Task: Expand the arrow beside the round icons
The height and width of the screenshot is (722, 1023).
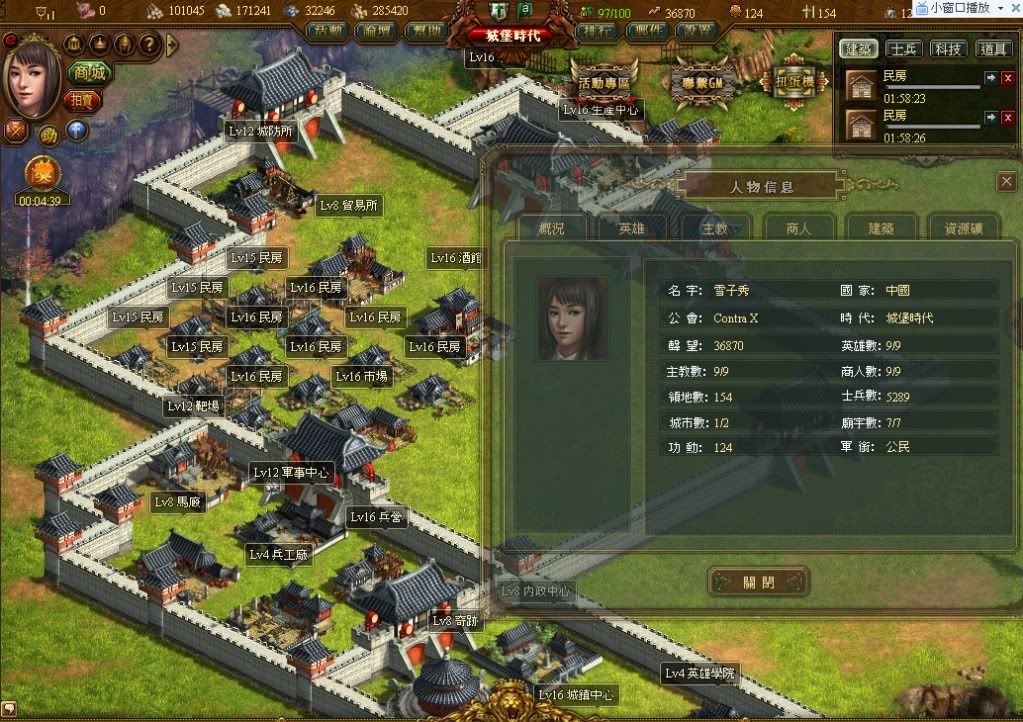Action: 172,44
